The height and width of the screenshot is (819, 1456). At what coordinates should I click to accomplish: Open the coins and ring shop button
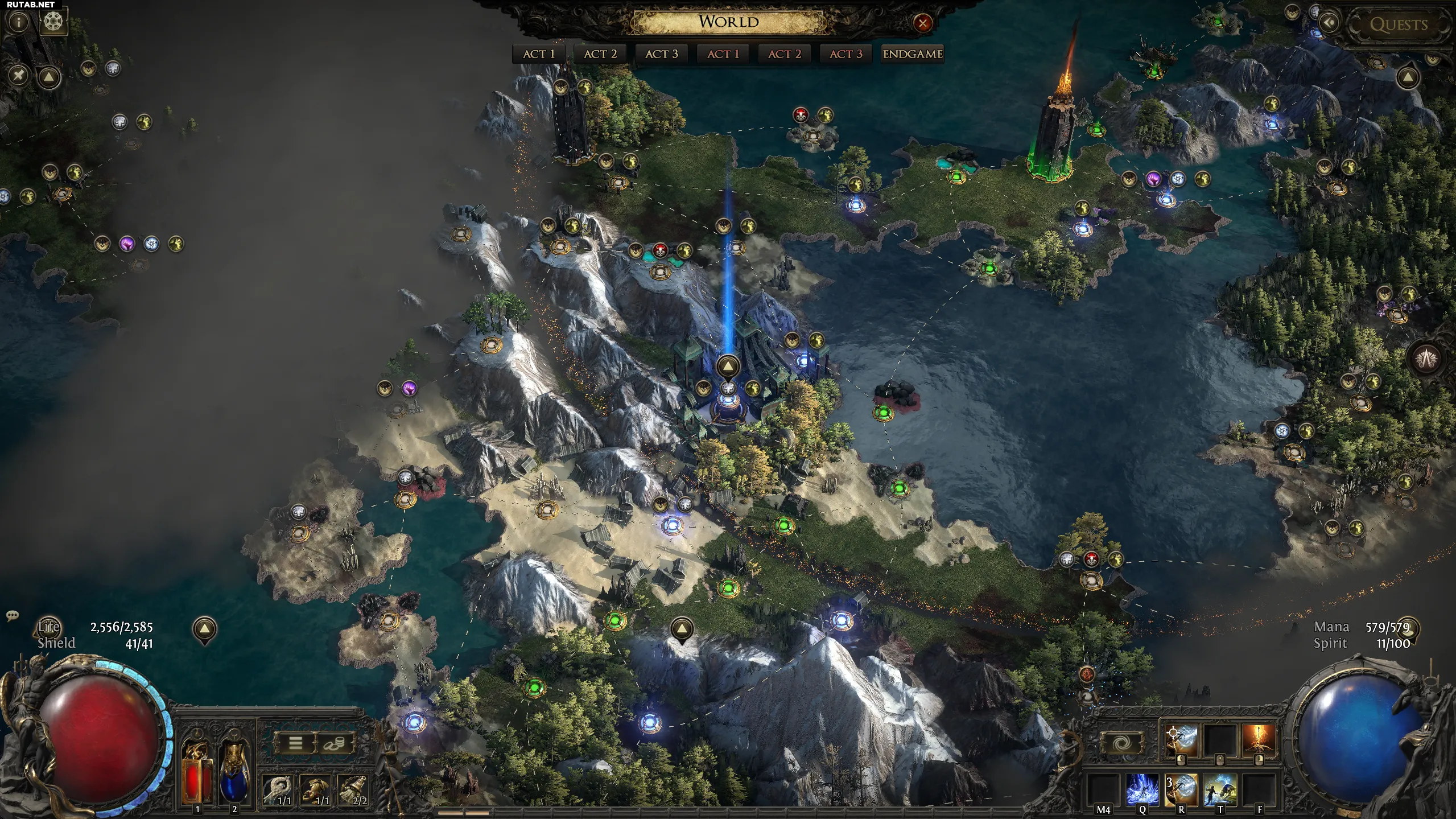pos(334,743)
